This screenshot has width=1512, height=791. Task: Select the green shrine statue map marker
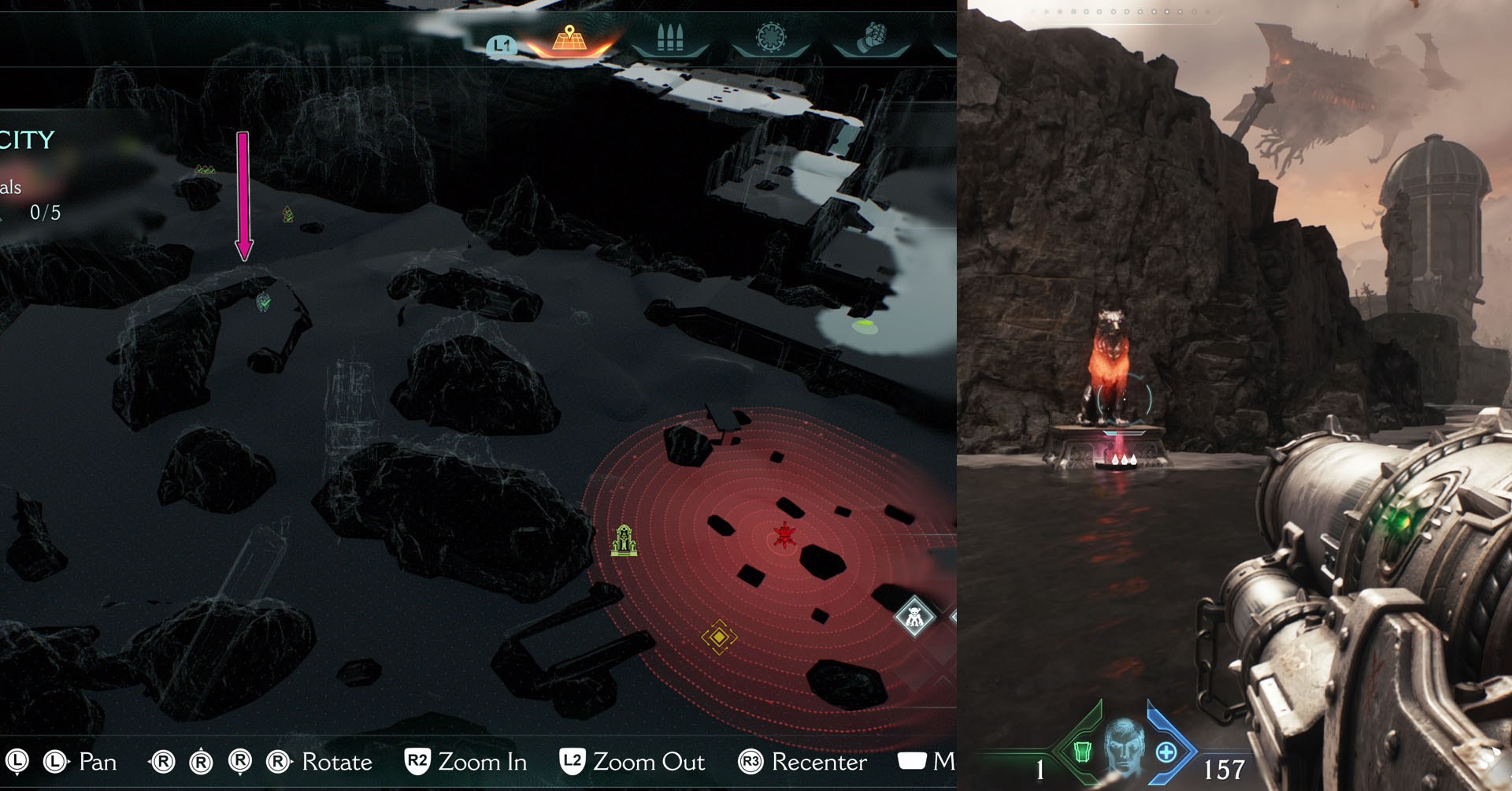point(624,541)
